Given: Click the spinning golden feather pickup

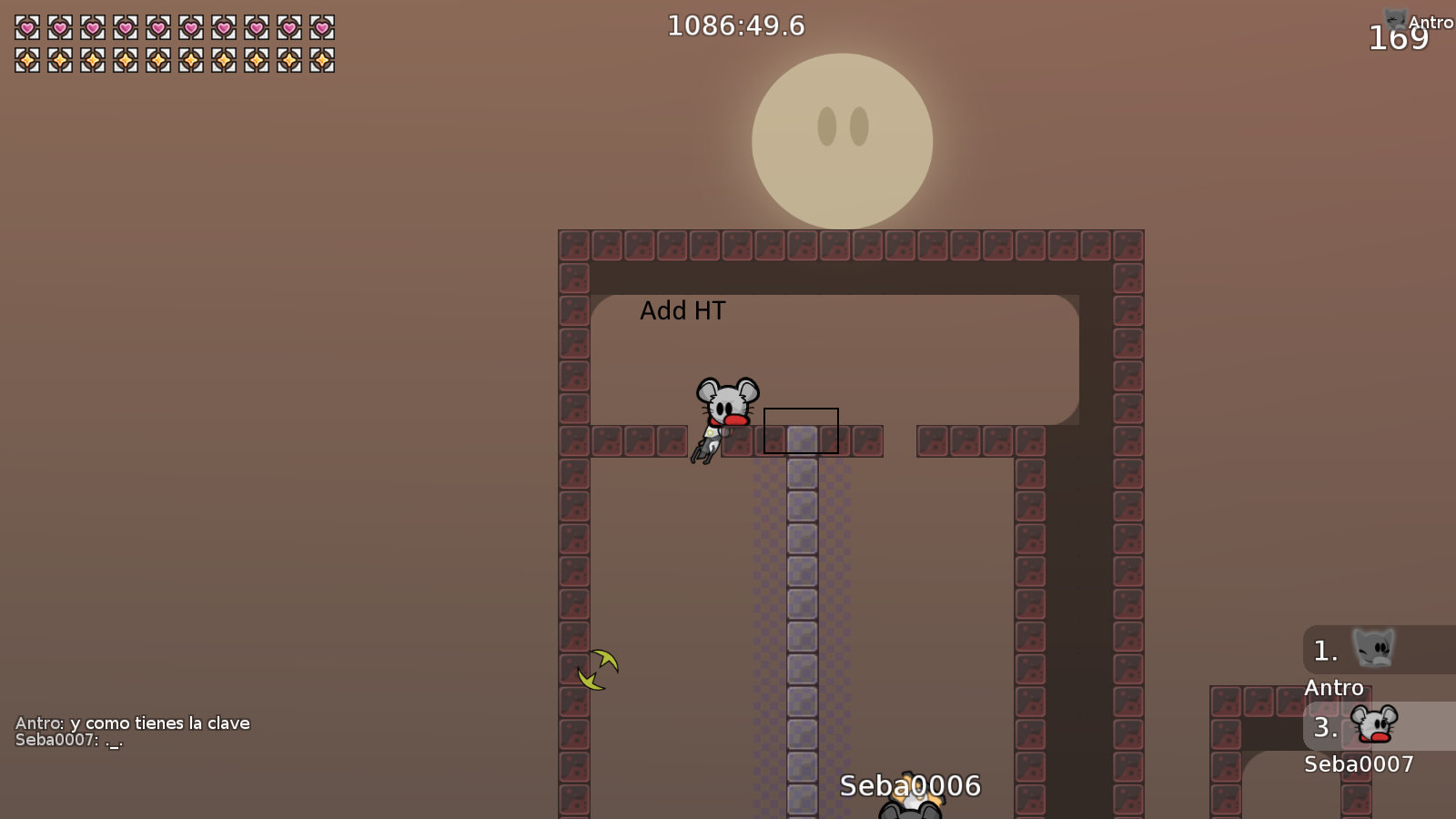Looking at the screenshot, I should pos(598,669).
